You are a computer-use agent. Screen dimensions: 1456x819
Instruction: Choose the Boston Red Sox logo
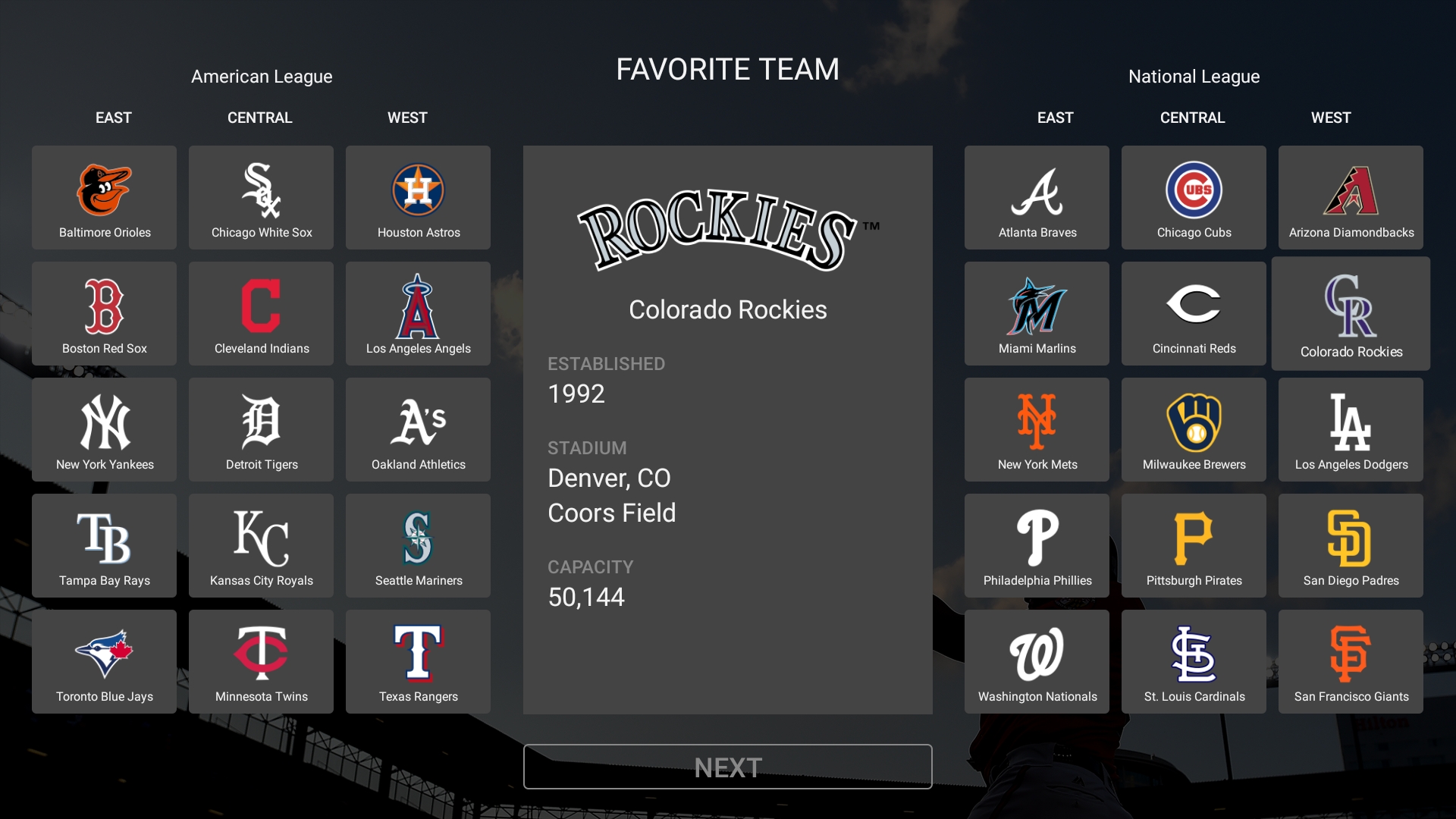coord(104,308)
